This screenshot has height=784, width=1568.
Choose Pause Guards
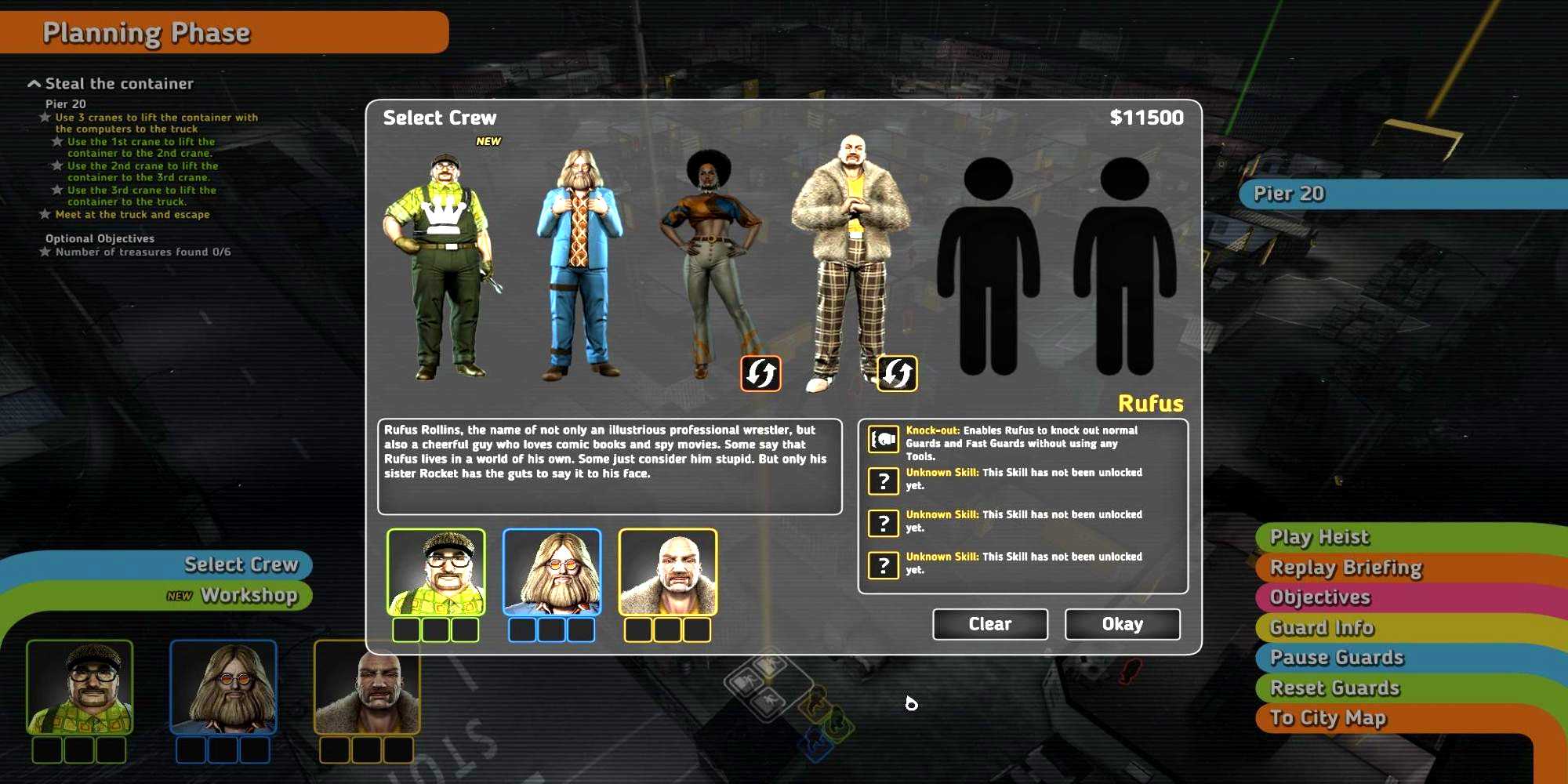1337,658
